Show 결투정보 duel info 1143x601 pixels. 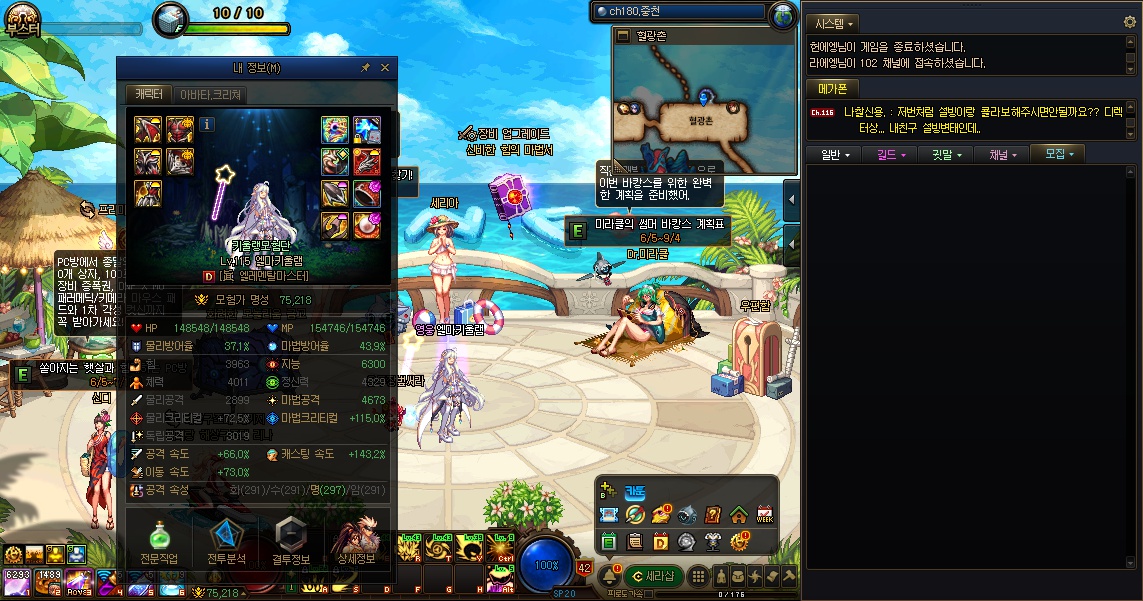point(291,541)
